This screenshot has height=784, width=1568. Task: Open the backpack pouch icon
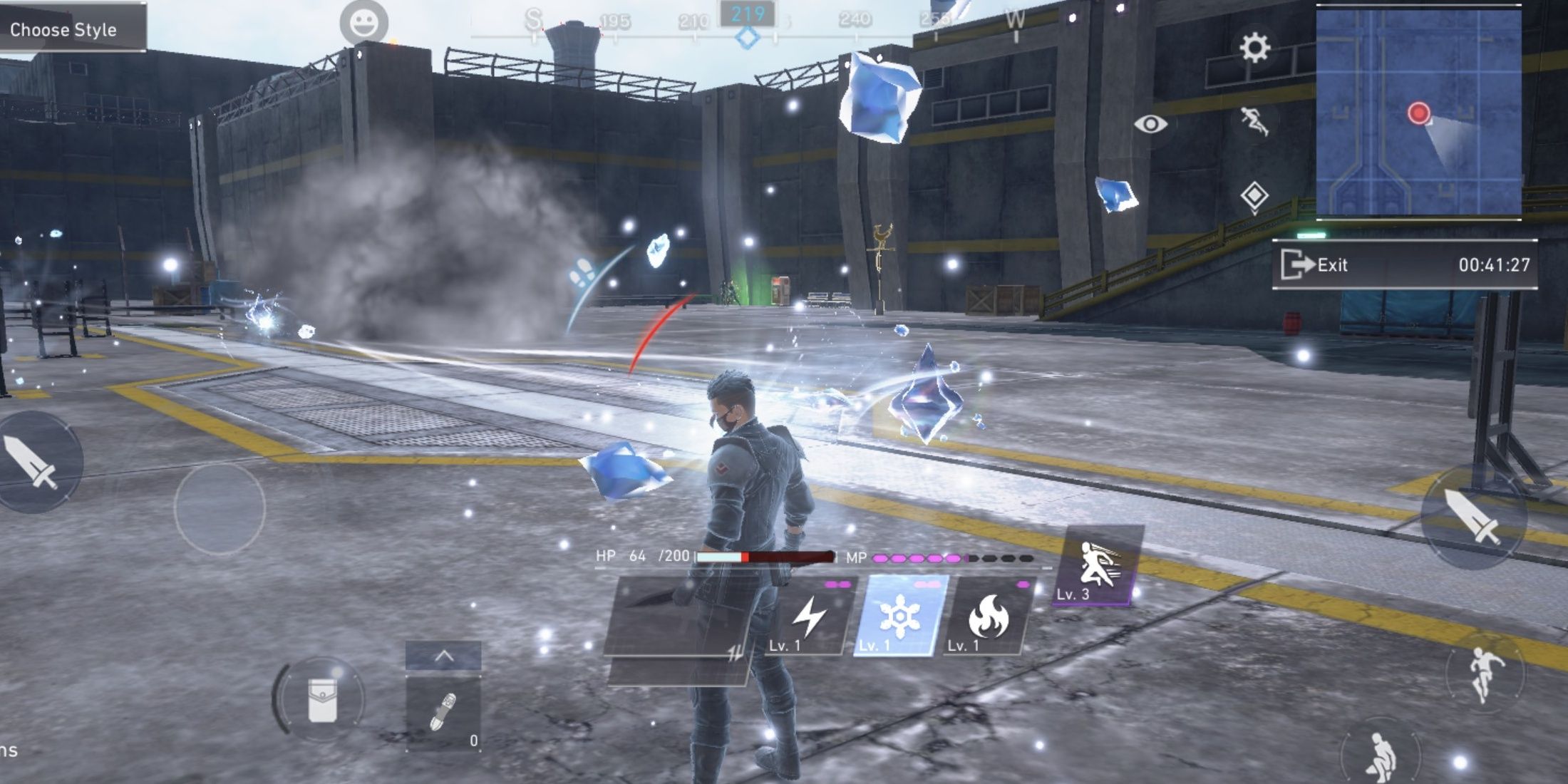[321, 700]
